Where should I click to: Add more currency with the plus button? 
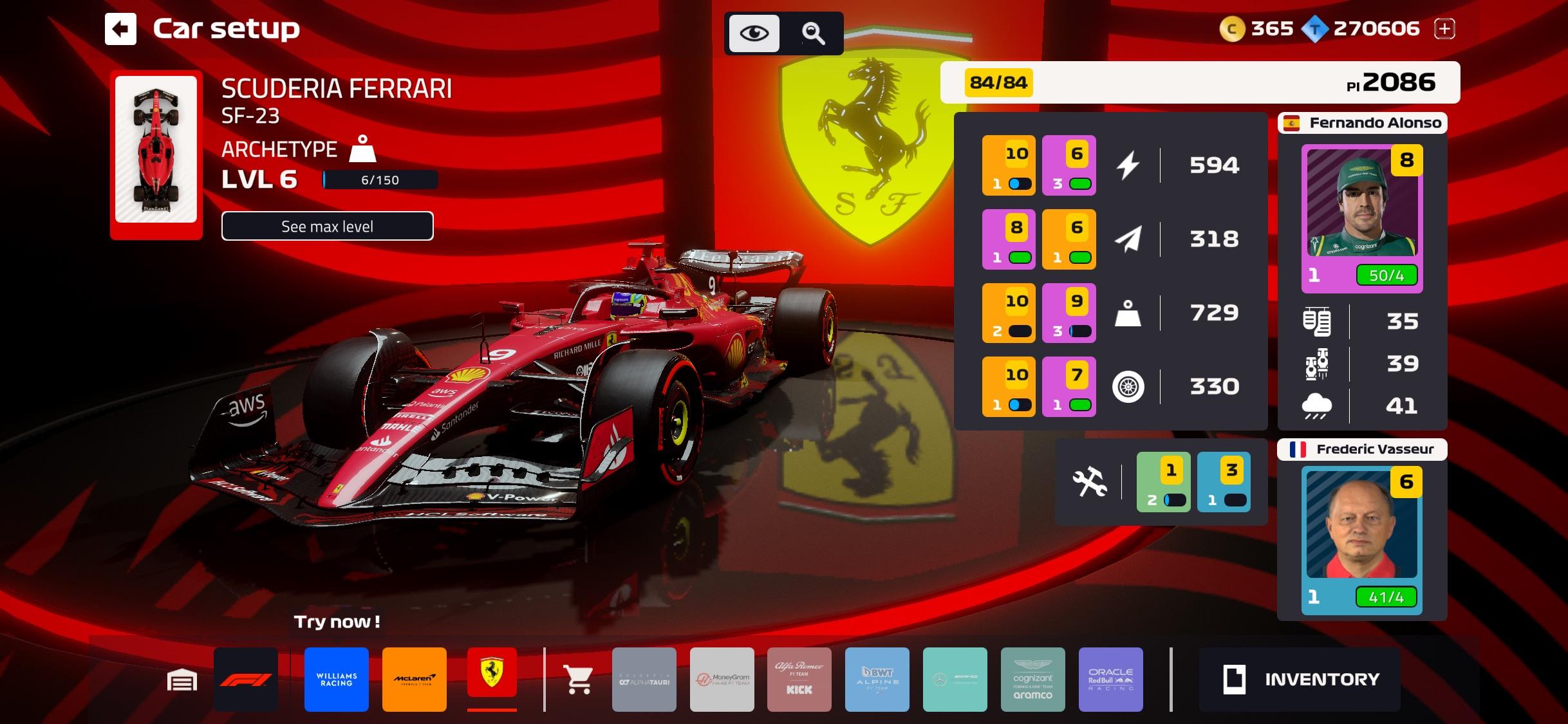(x=1444, y=28)
